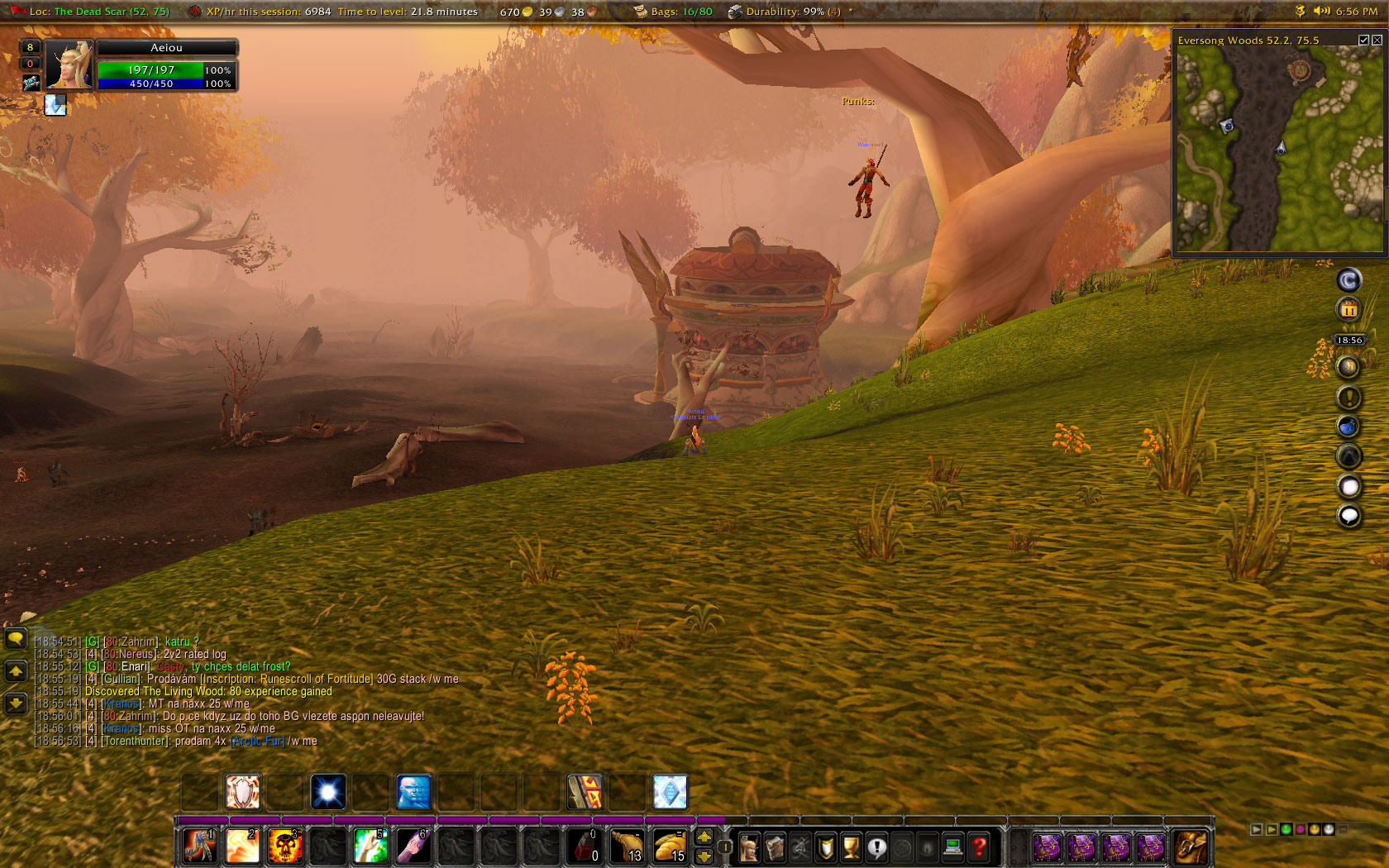
Task: Use the bread food item stack
Action: click(x=670, y=846)
